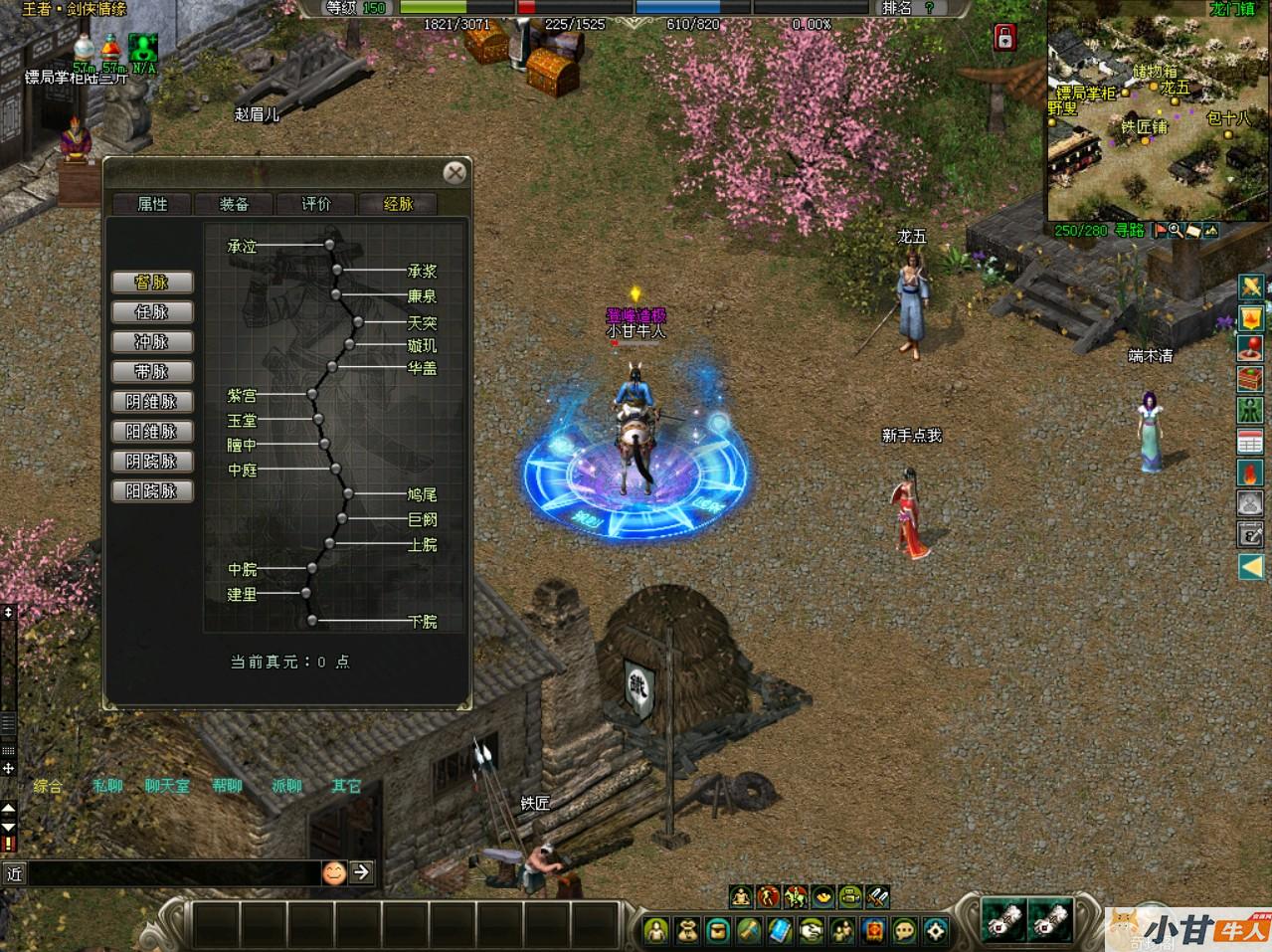Click the 天突 acupoint node
The image size is (1272, 952).
[x=358, y=322]
